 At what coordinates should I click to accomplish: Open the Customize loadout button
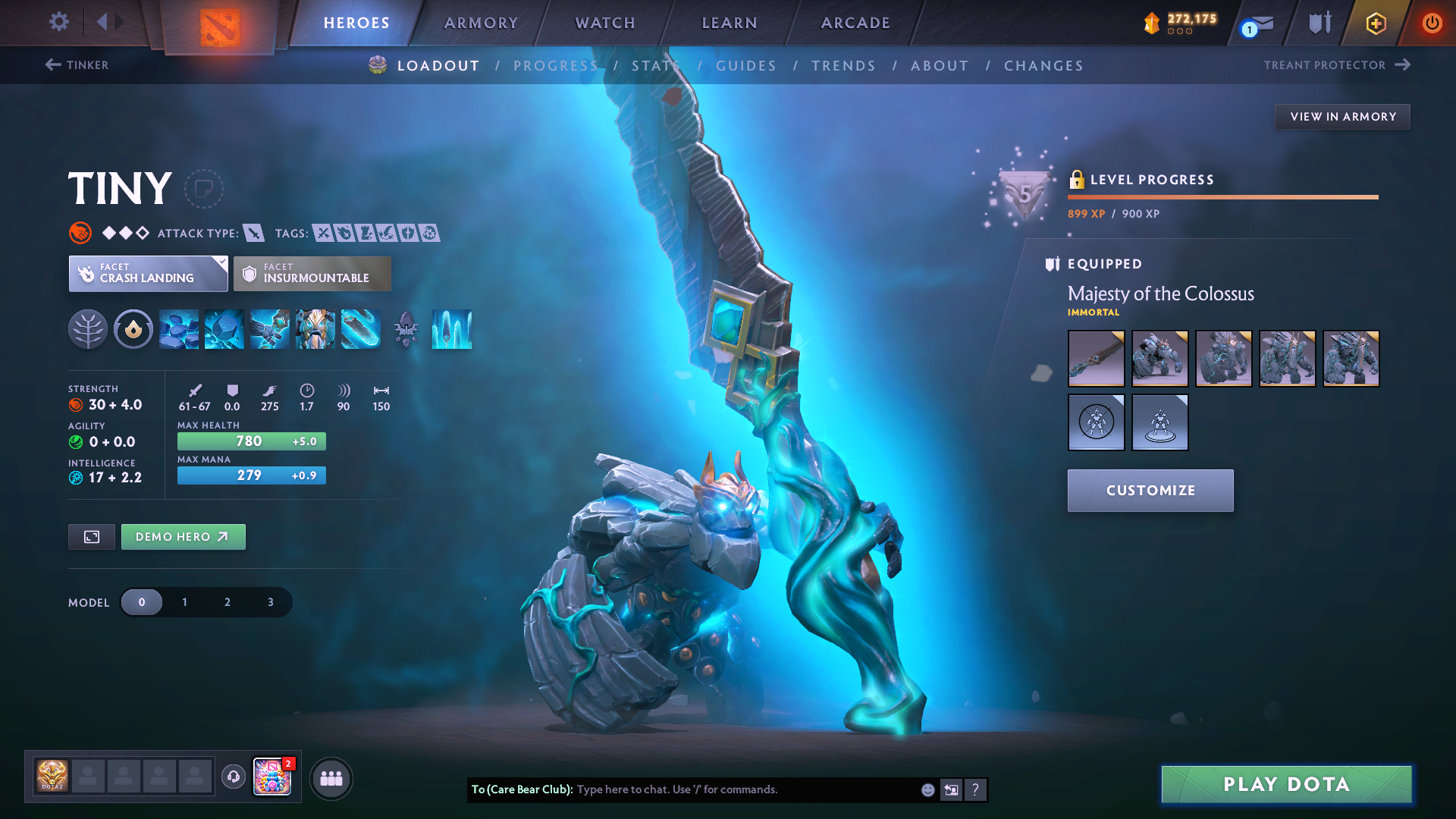1150,491
